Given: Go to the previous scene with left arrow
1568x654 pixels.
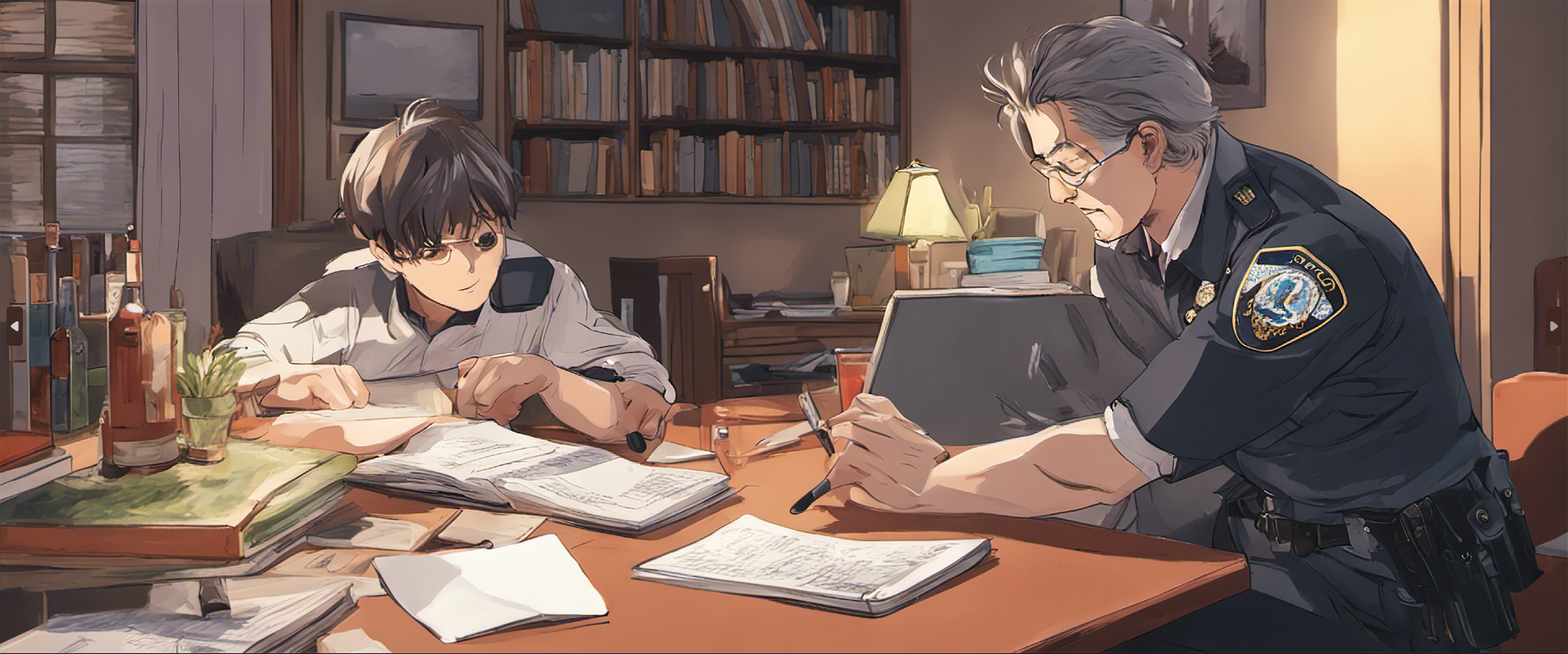Looking at the screenshot, I should coord(14,326).
